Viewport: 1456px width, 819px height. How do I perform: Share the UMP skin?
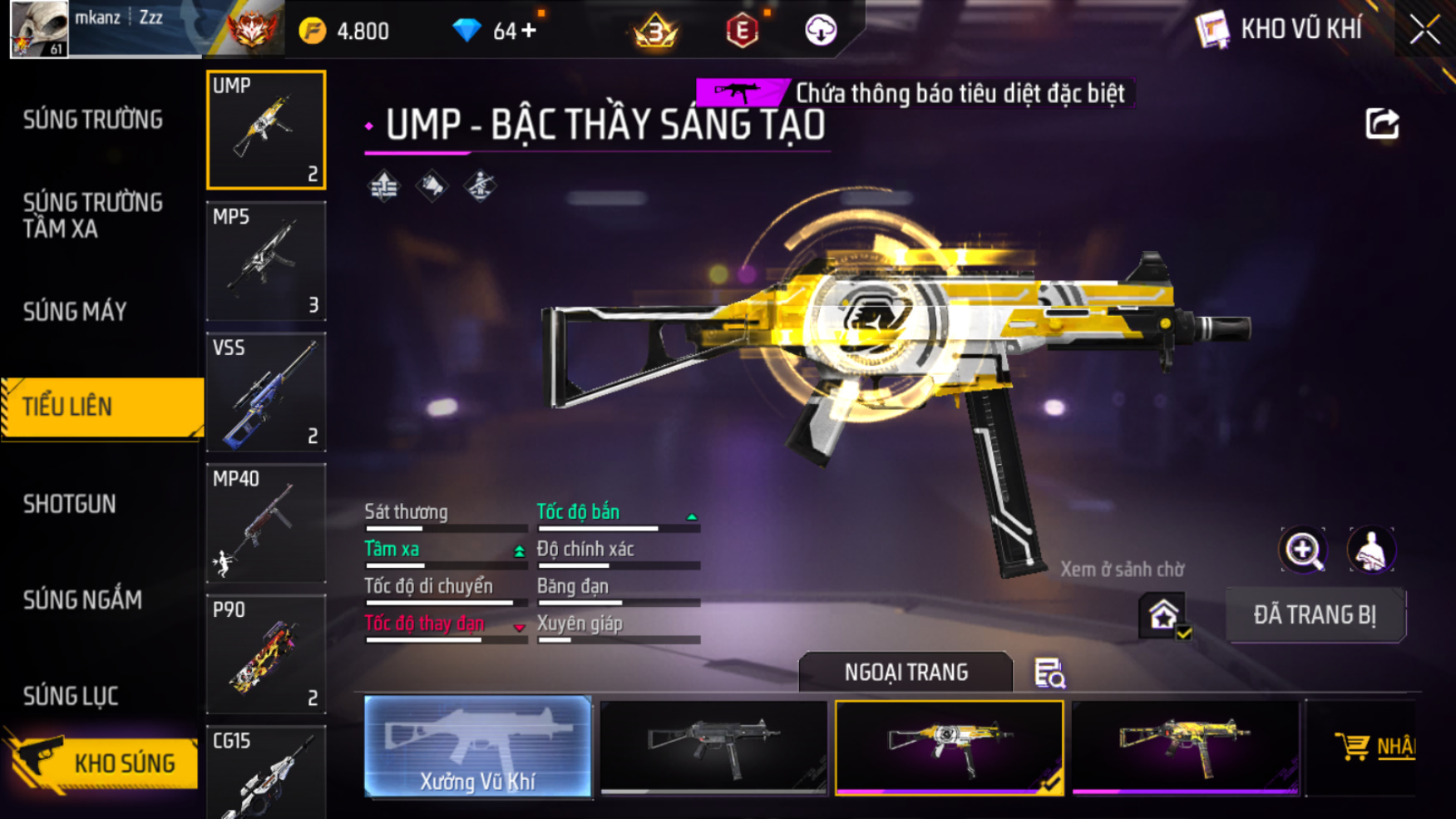click(1382, 124)
